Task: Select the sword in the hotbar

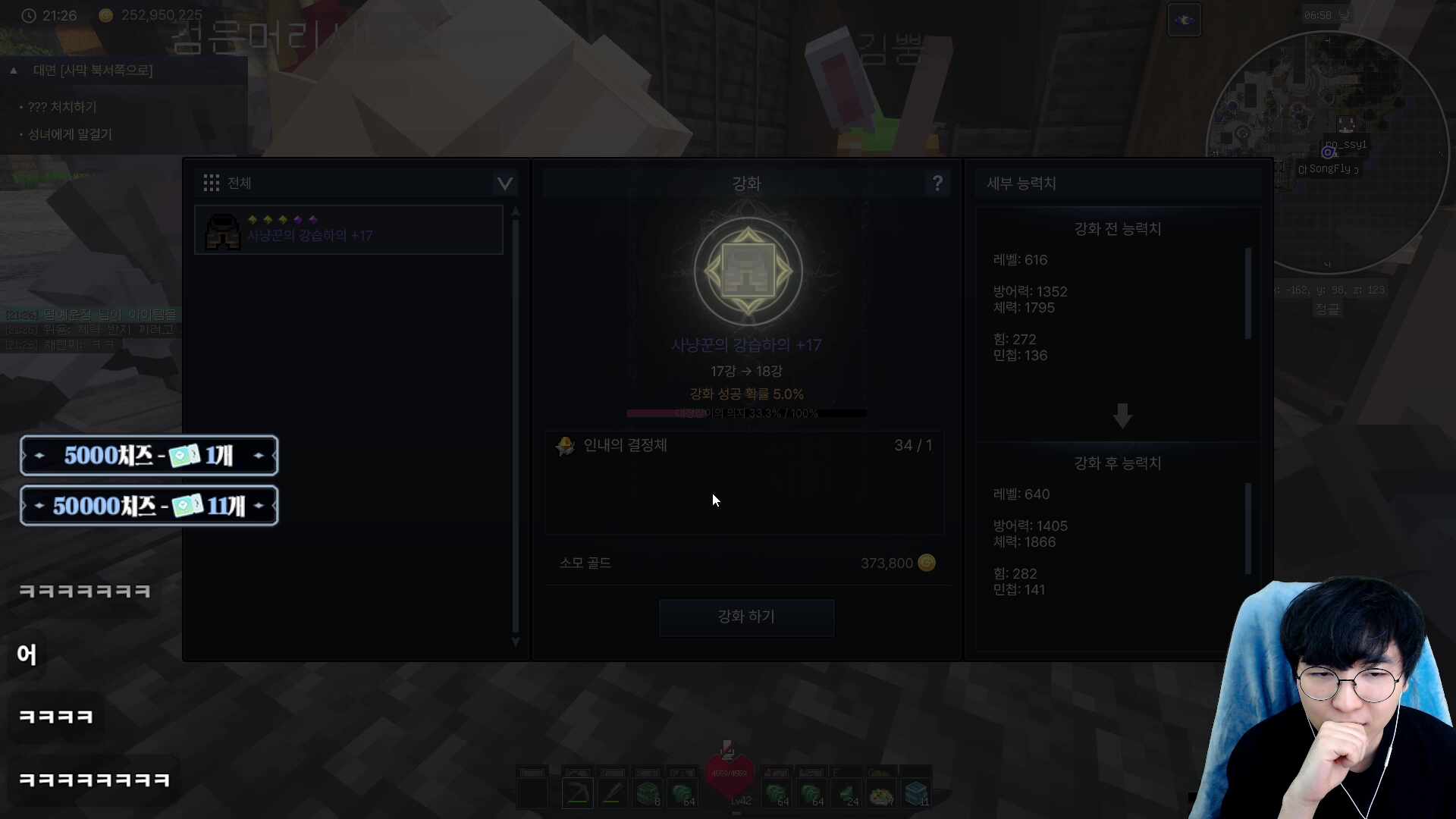Action: point(612,792)
